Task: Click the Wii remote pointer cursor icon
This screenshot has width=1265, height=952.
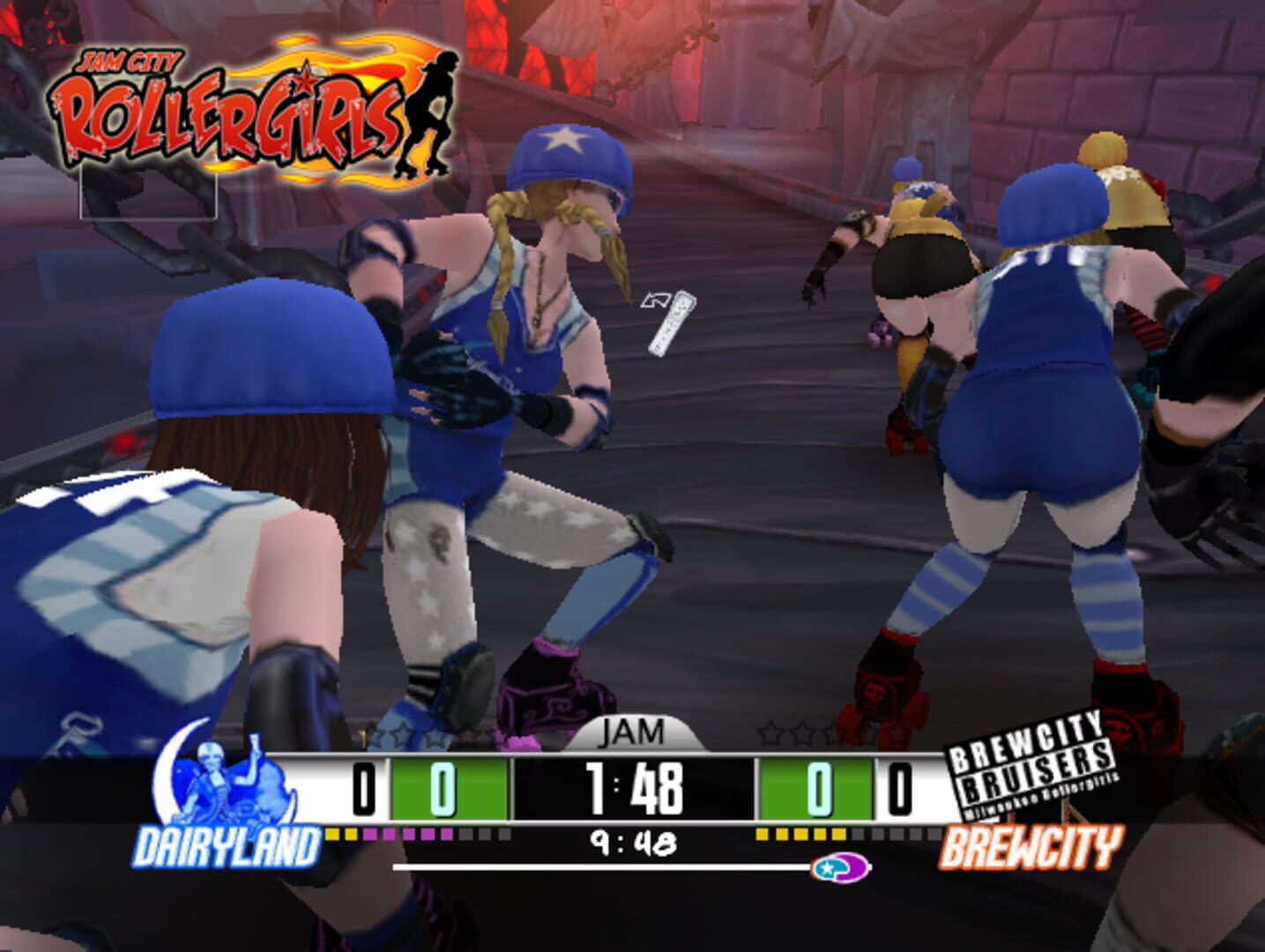Action: (x=667, y=324)
